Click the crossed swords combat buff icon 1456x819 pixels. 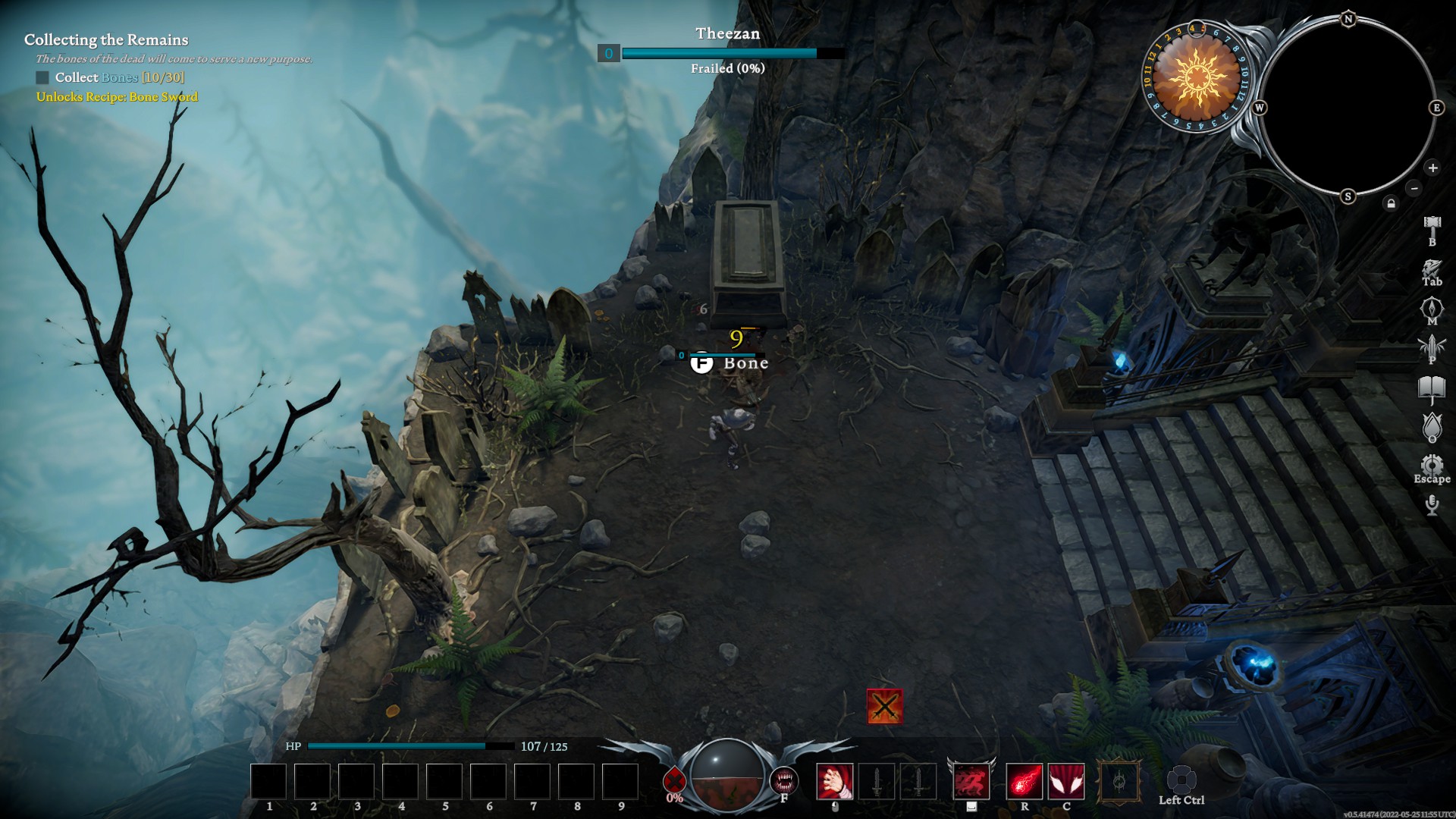pos(885,707)
